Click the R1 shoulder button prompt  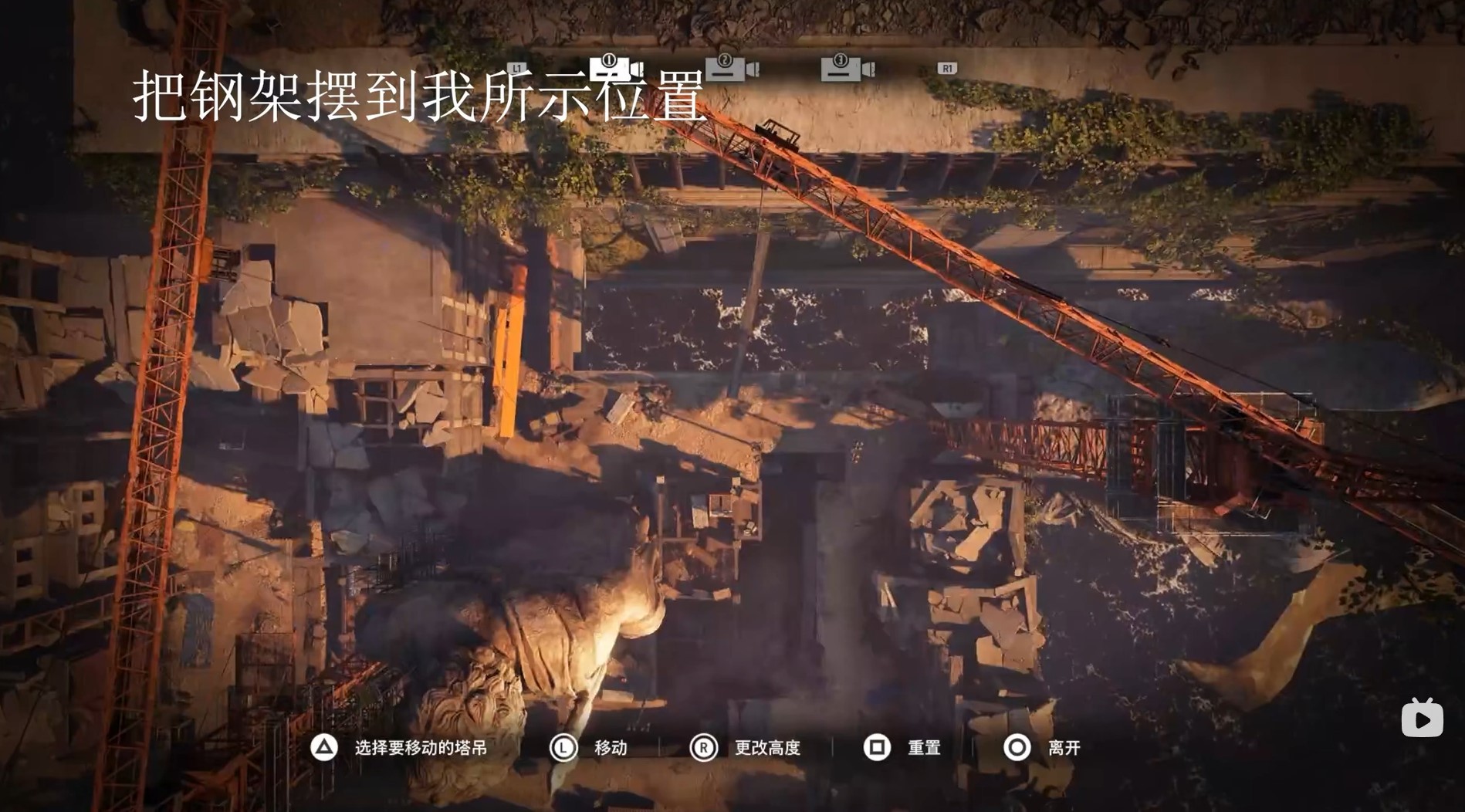pyautogui.click(x=948, y=68)
